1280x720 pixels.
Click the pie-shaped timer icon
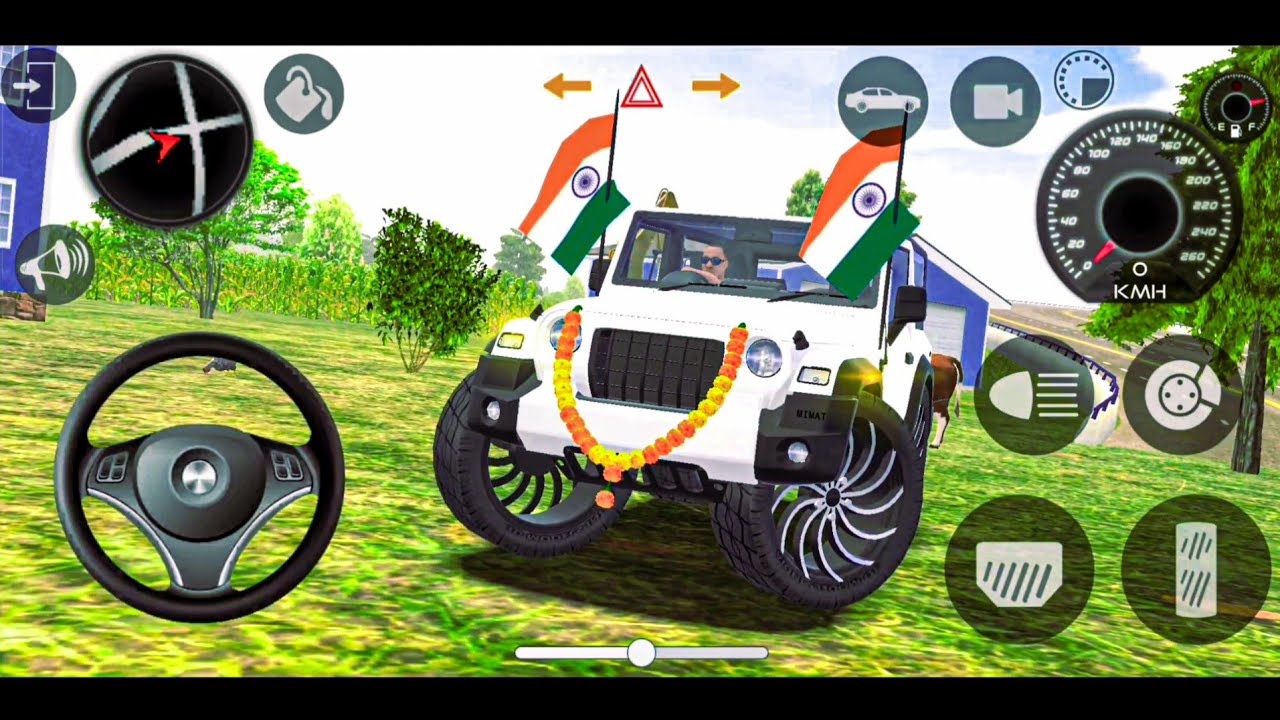1084,79
